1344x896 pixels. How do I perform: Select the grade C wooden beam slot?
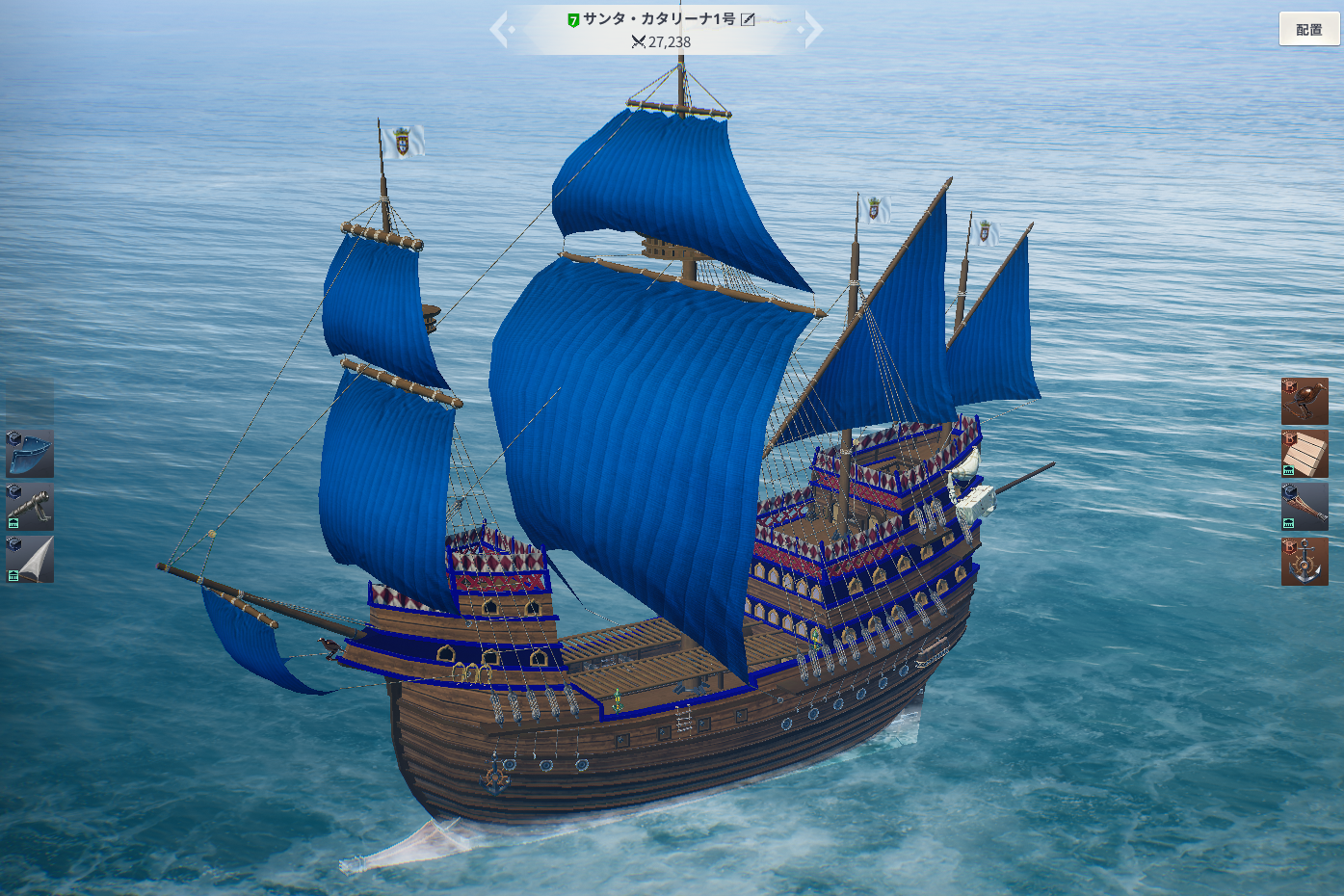coord(1304,507)
